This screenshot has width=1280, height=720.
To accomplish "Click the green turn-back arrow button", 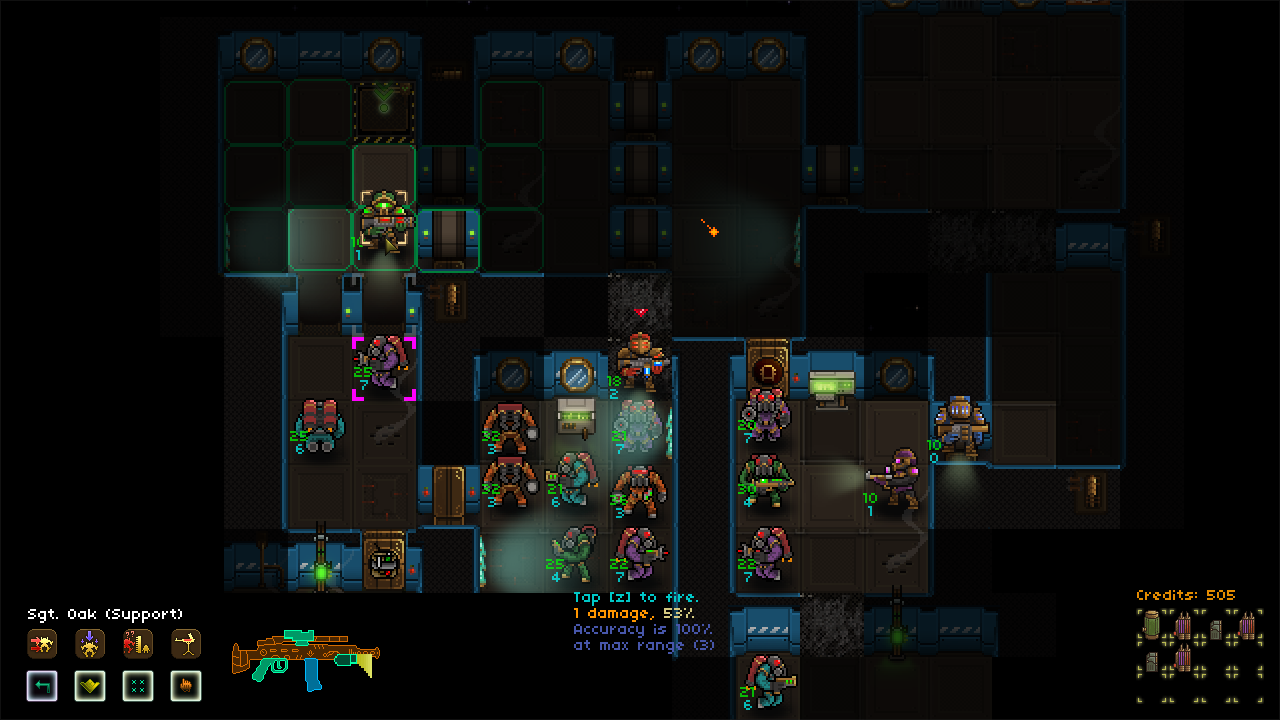I will pyautogui.click(x=42, y=686).
